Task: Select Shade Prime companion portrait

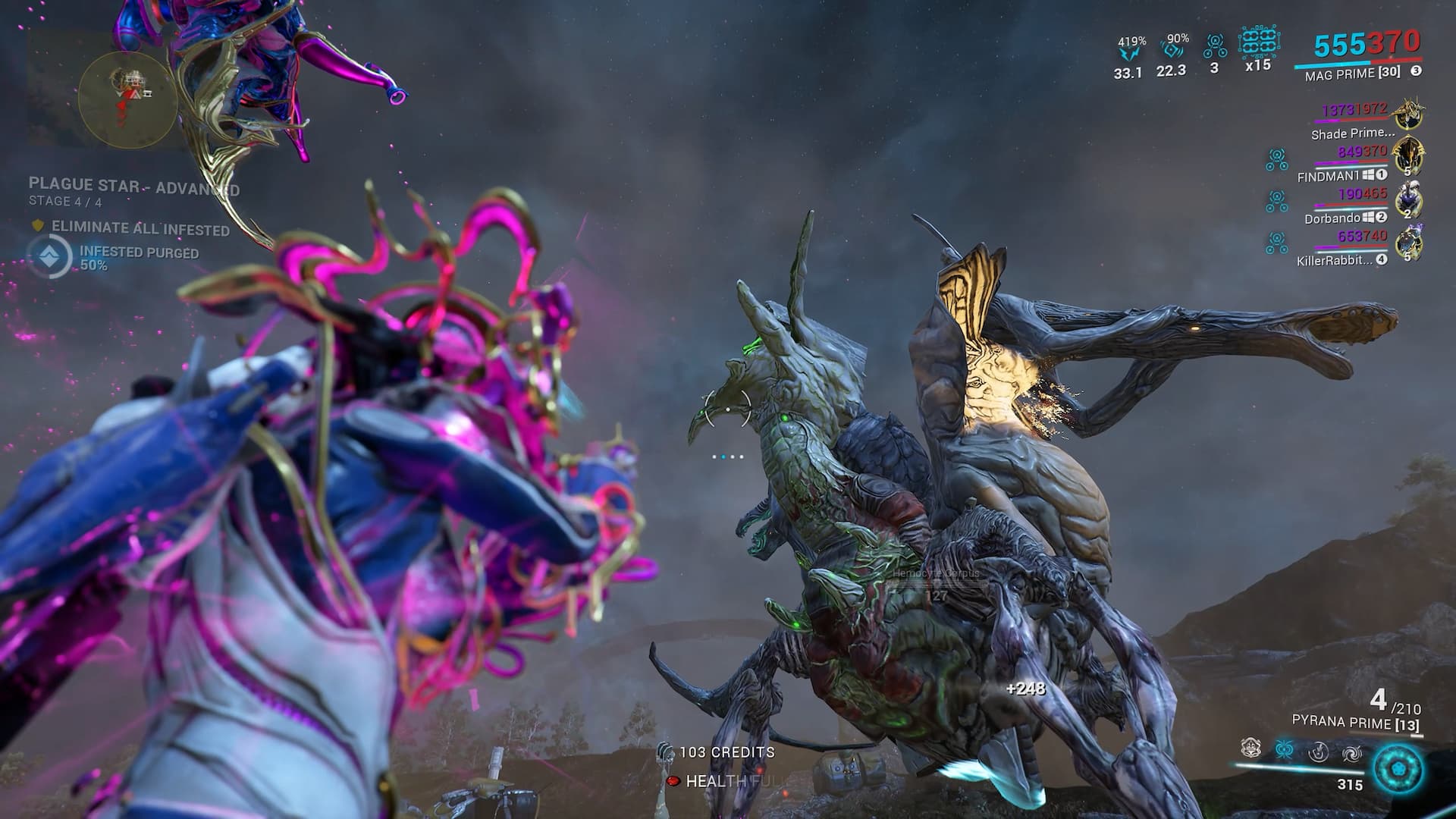Action: point(1410,114)
